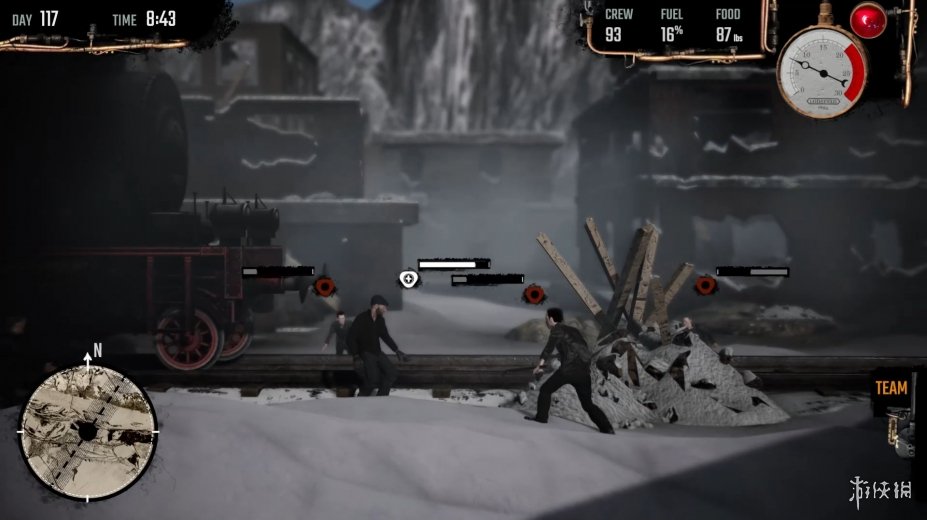Click the white shield plus icon

click(x=407, y=278)
